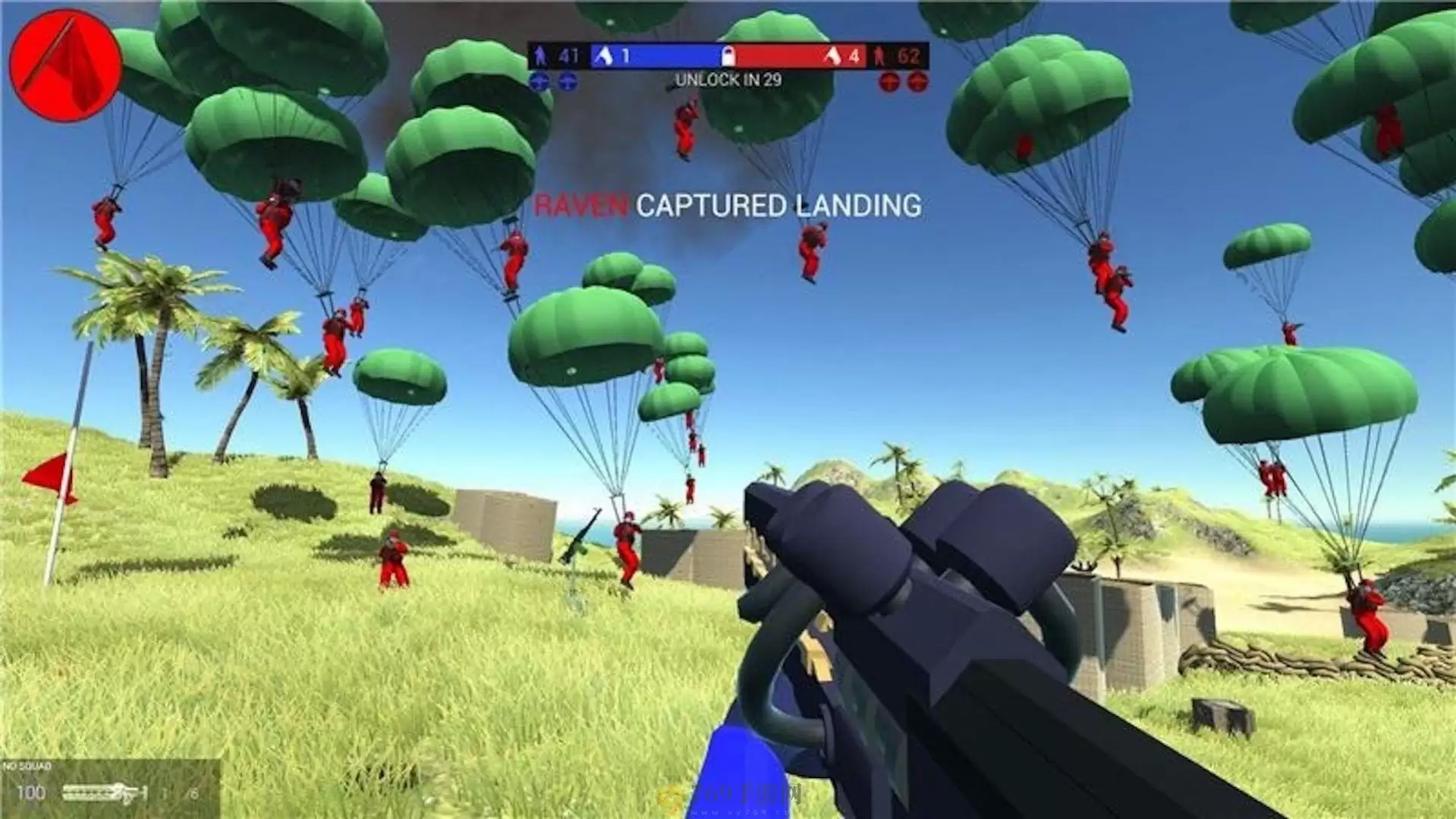Click the red team soldier icon
Image resolution: width=1456 pixels, height=819 pixels.
880,56
